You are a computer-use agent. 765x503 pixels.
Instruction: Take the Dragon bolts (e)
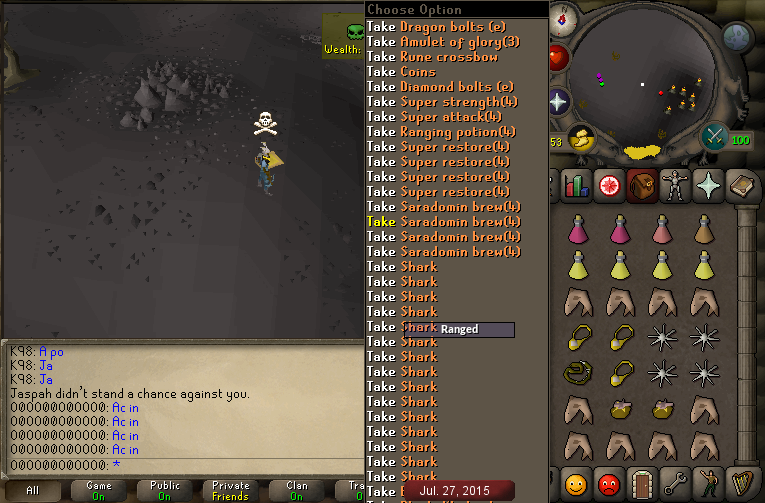[440, 27]
